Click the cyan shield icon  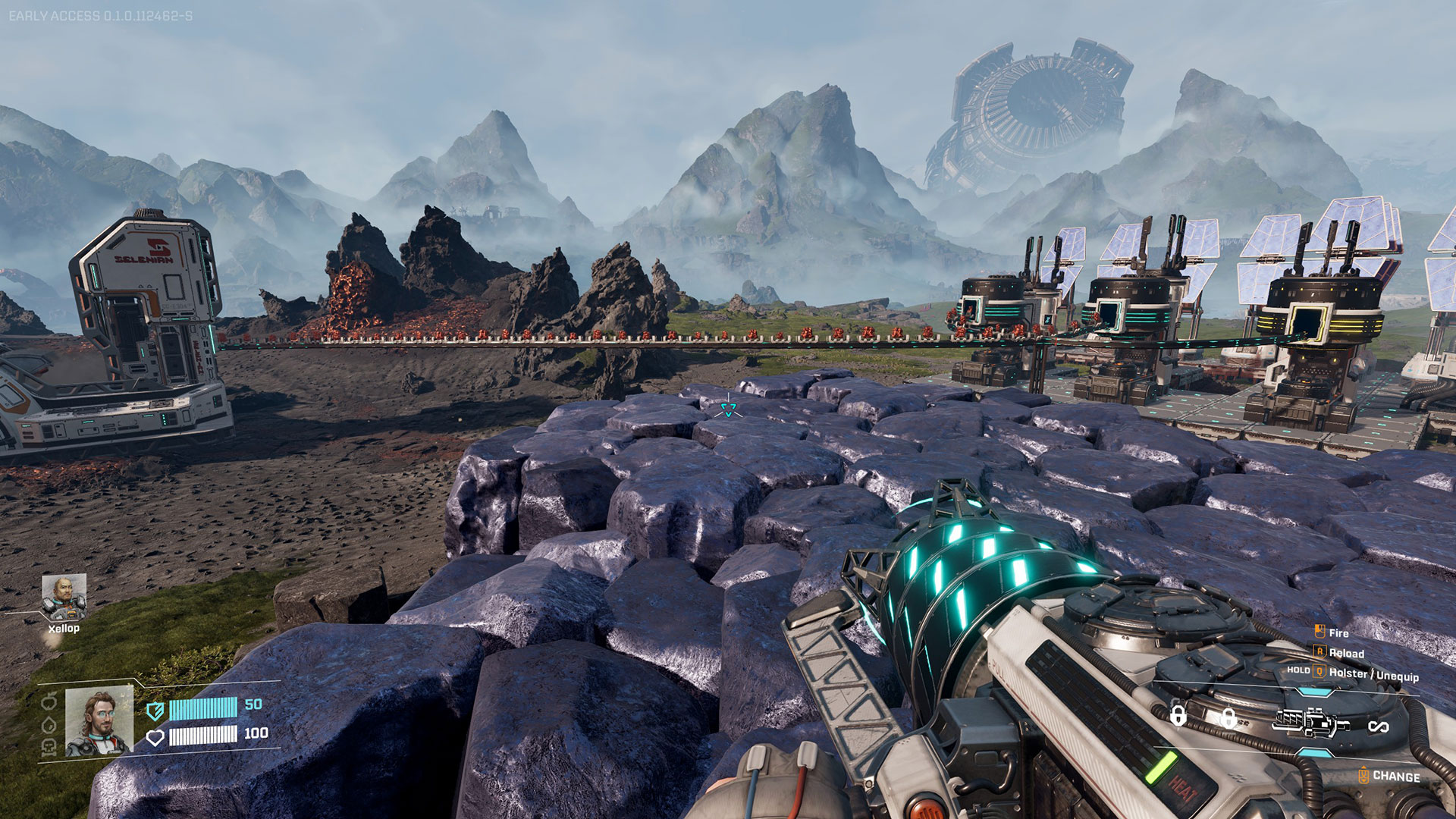click(155, 711)
